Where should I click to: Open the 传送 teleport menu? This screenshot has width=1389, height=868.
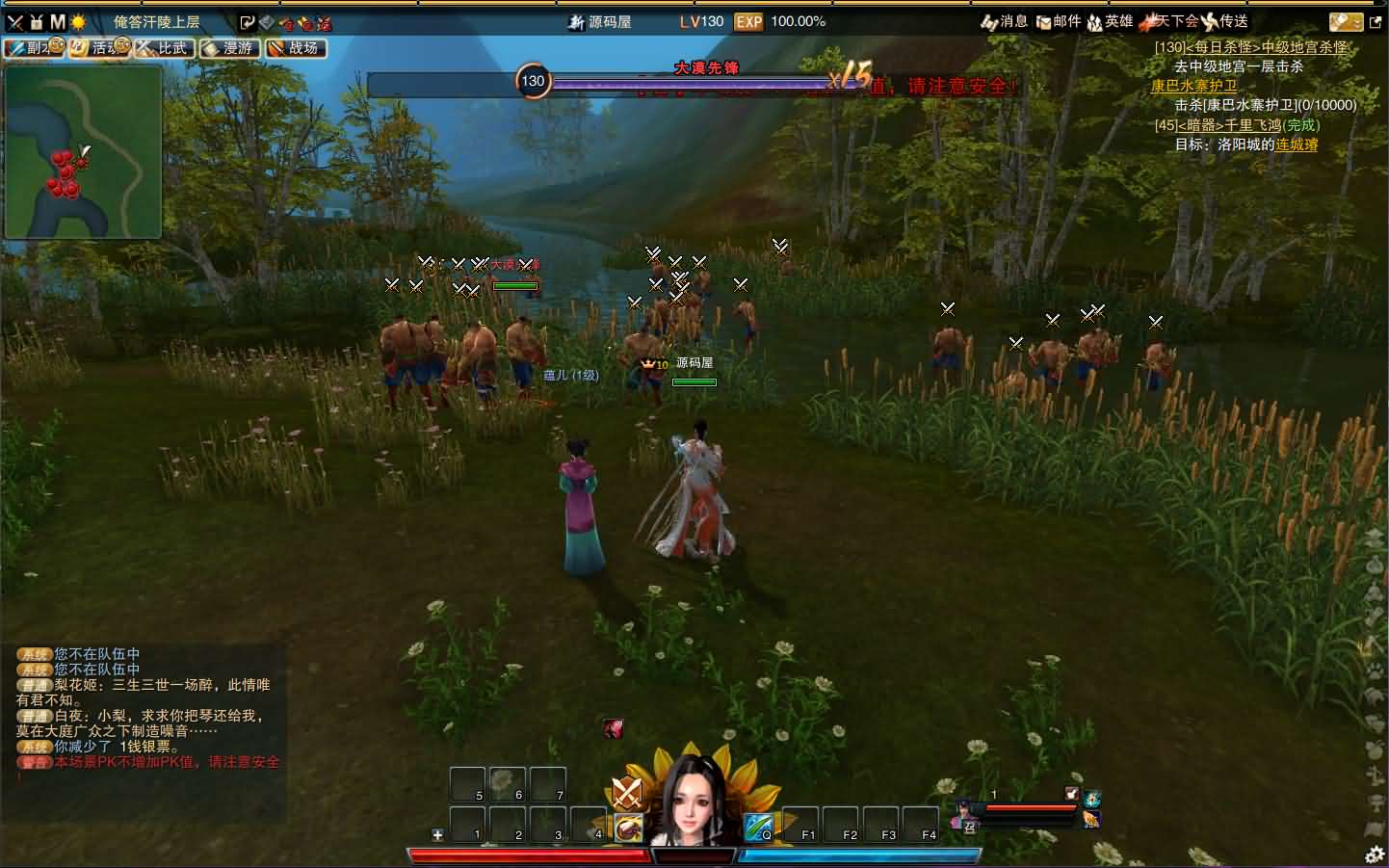tap(1225, 21)
